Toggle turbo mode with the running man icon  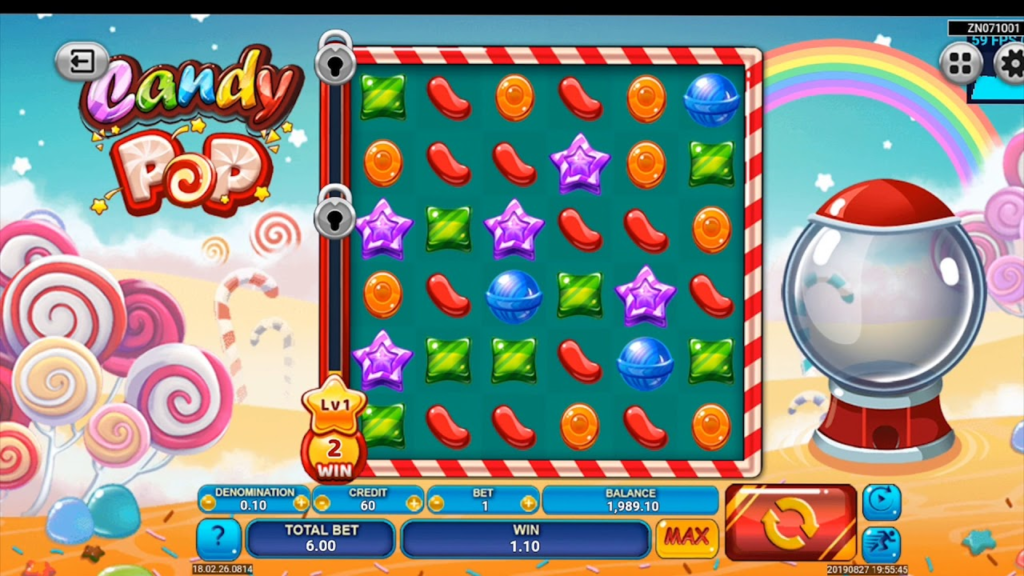pos(881,543)
